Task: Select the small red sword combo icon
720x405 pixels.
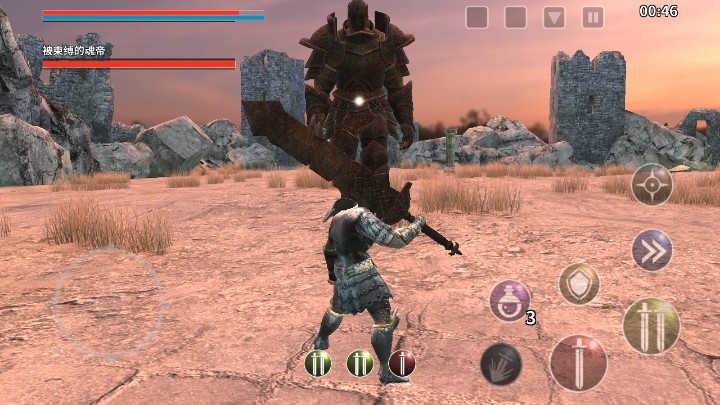Action: coord(402,363)
